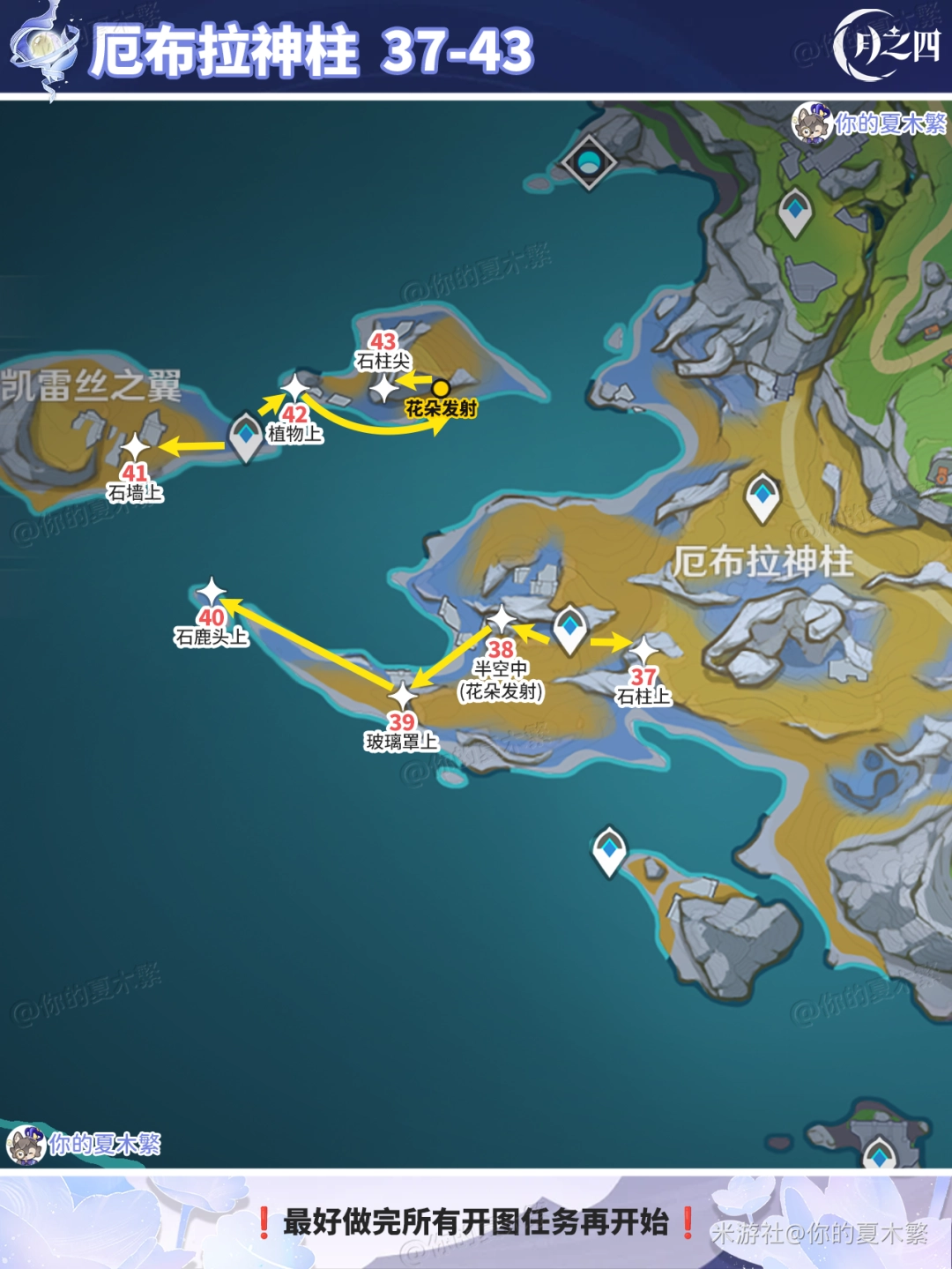The width and height of the screenshot is (952, 1269).
Task: Select star marker 38 labeled 半空中
Action: point(501,620)
